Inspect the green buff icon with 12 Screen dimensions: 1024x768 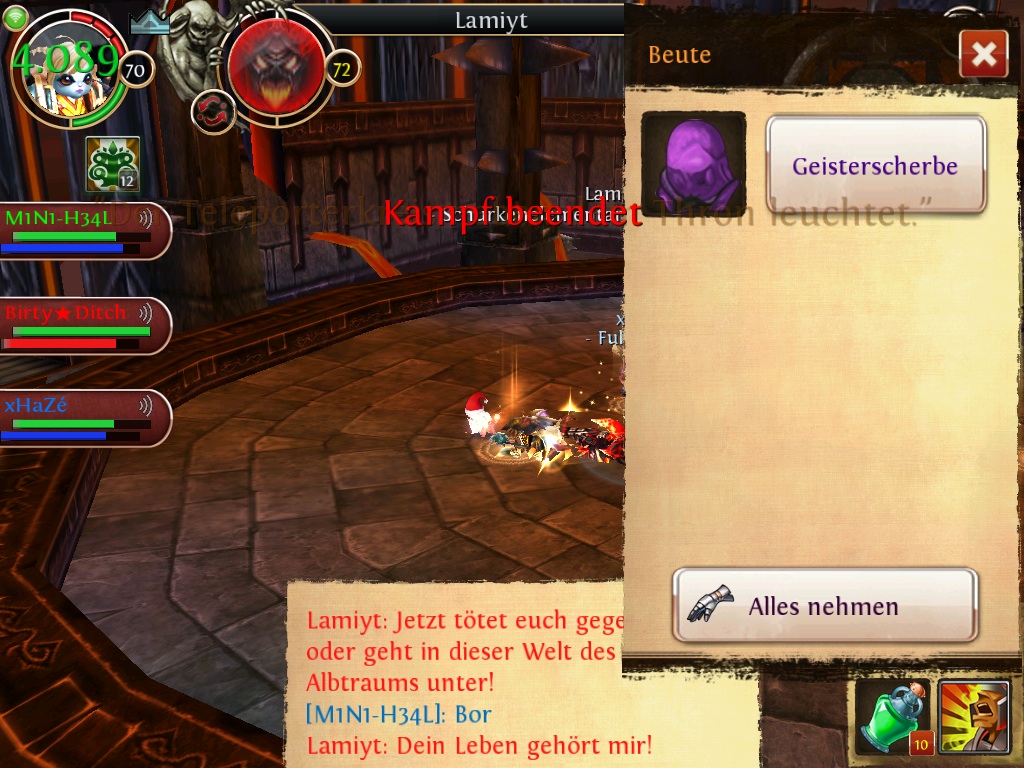point(112,164)
